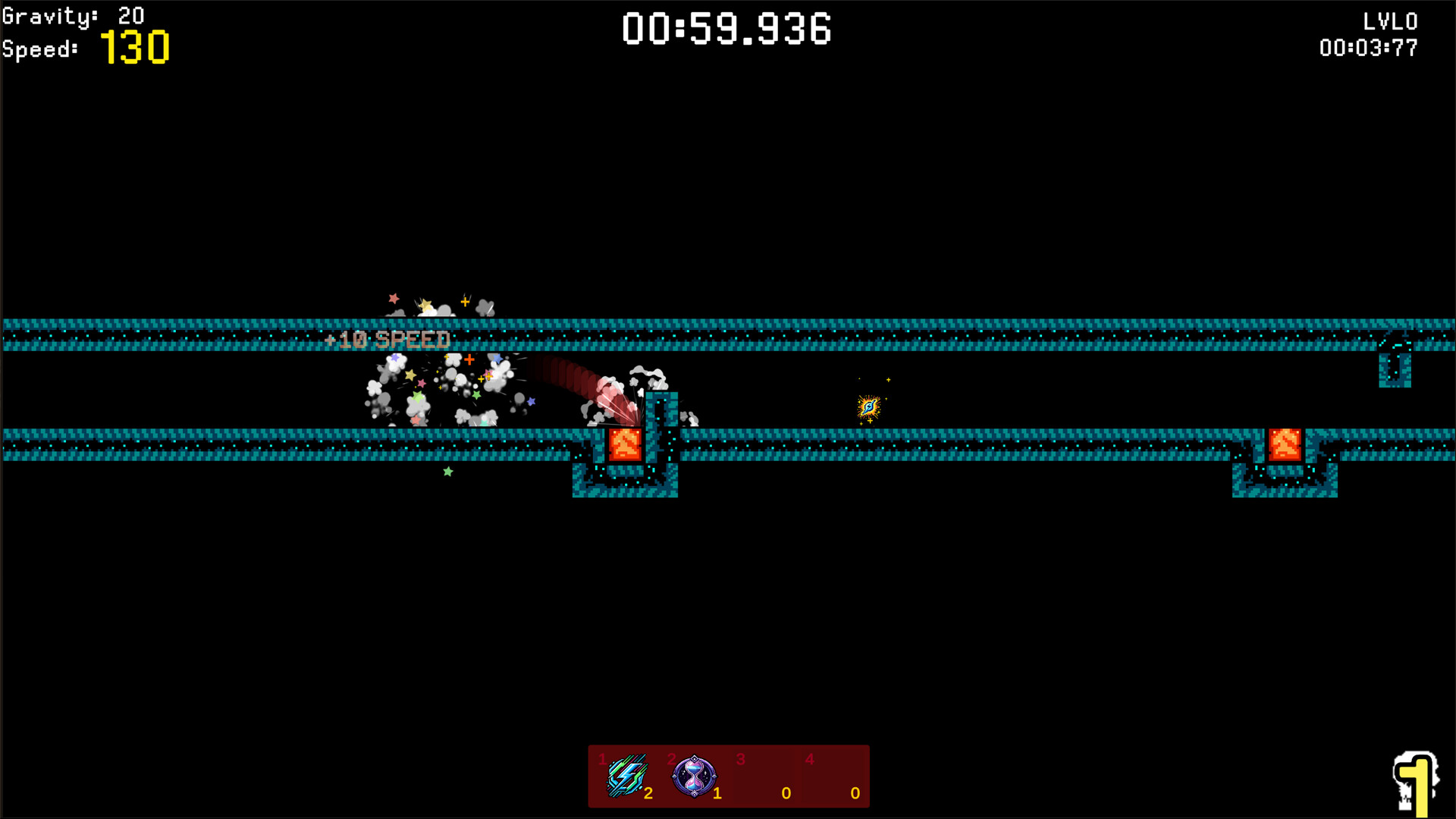Select the left lava block trap
The height and width of the screenshot is (819, 1456).
click(x=625, y=444)
